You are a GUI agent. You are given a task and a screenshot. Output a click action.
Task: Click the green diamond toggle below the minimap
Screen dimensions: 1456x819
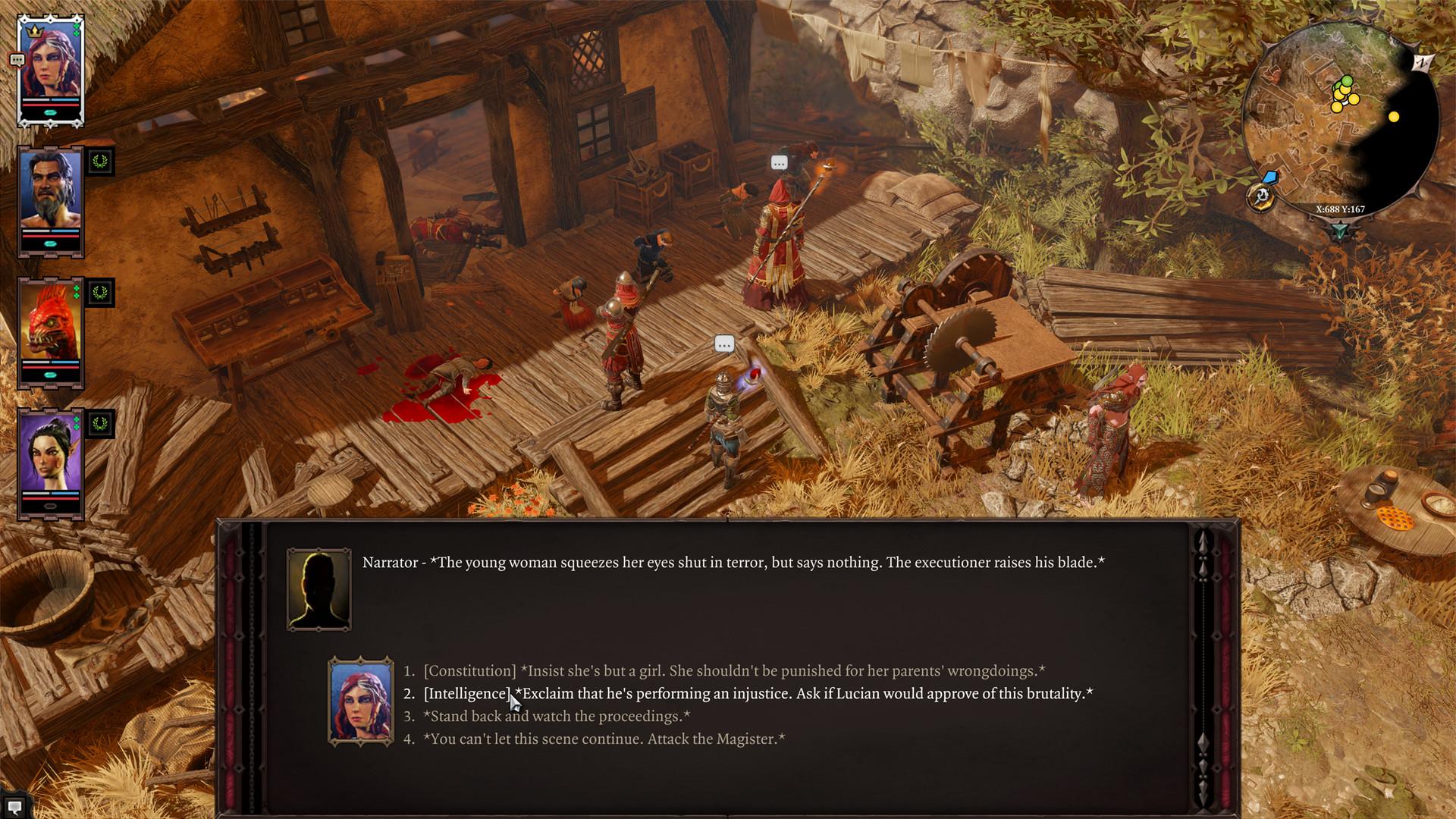1341,228
